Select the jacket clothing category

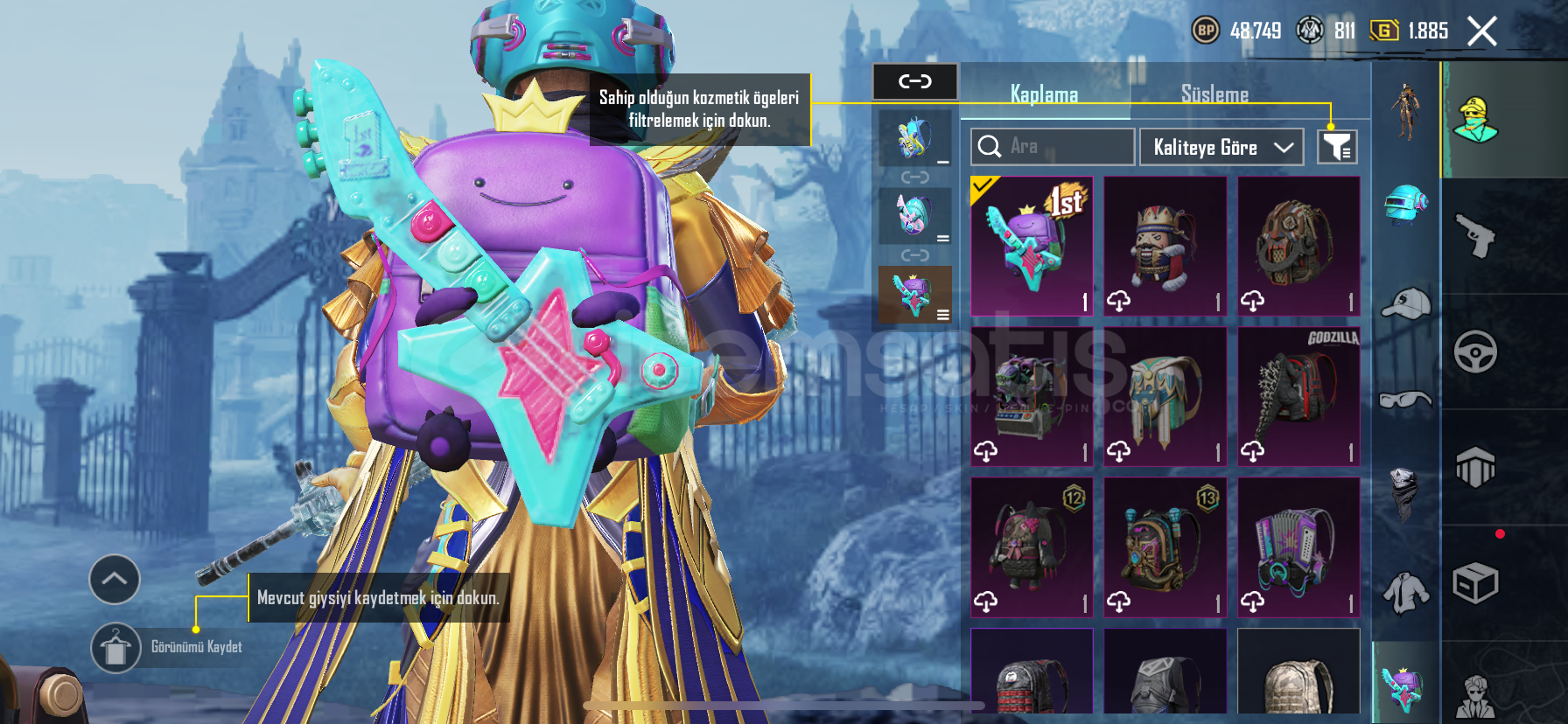1405,592
